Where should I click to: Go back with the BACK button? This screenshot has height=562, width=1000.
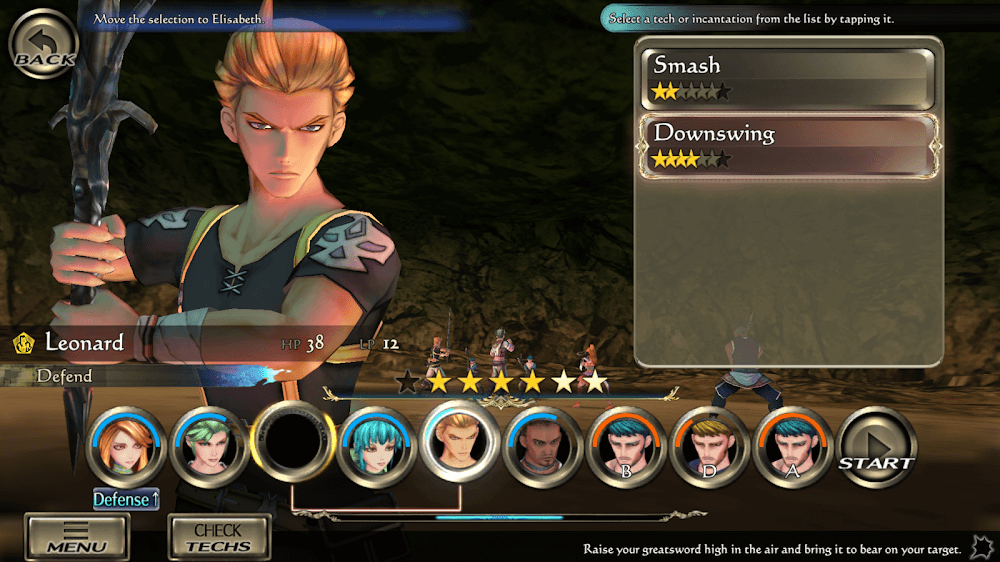point(44,47)
